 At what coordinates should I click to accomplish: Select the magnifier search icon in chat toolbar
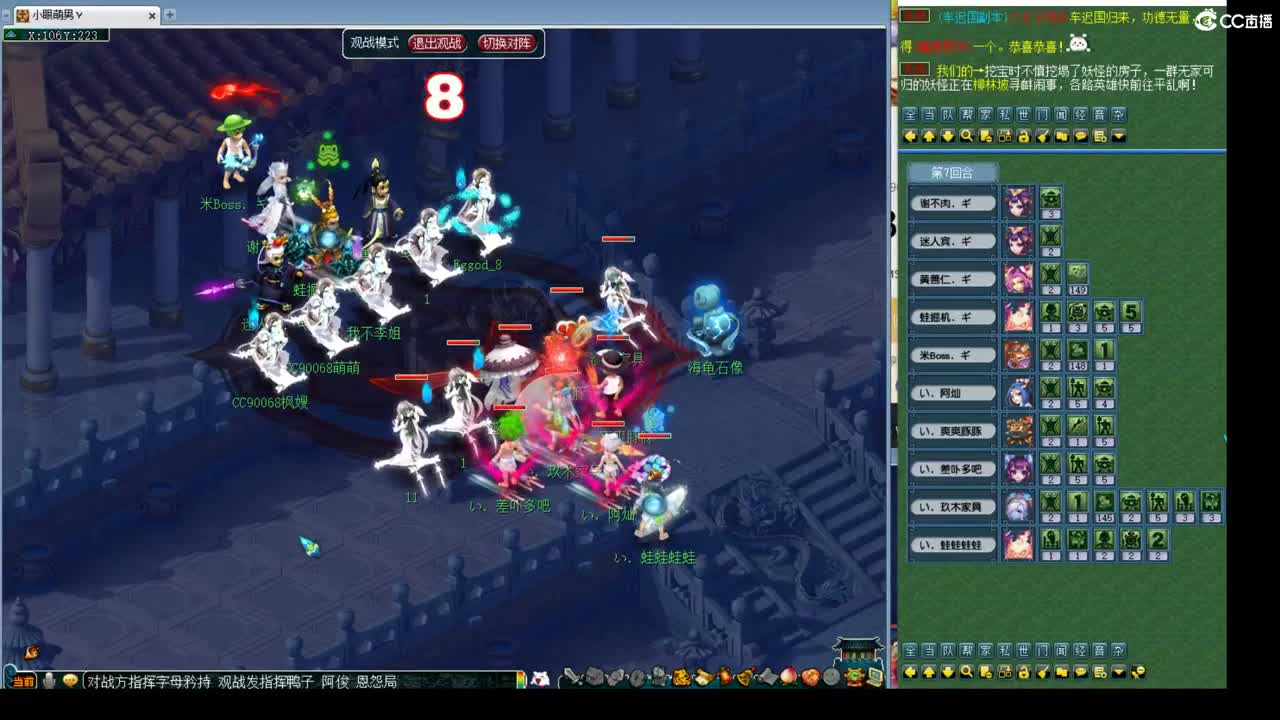pos(967,136)
